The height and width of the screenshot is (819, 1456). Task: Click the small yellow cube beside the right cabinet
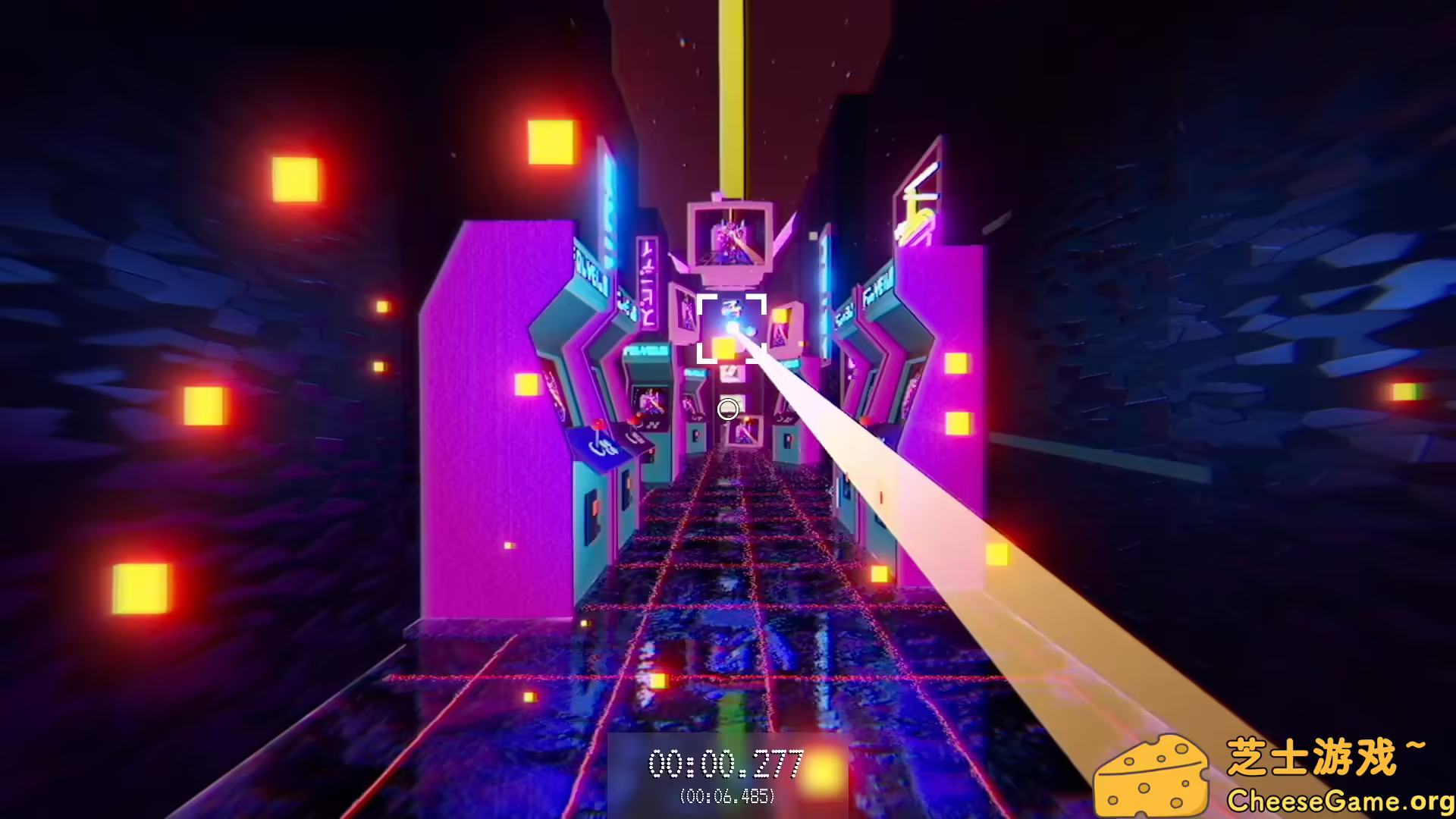(x=957, y=364)
